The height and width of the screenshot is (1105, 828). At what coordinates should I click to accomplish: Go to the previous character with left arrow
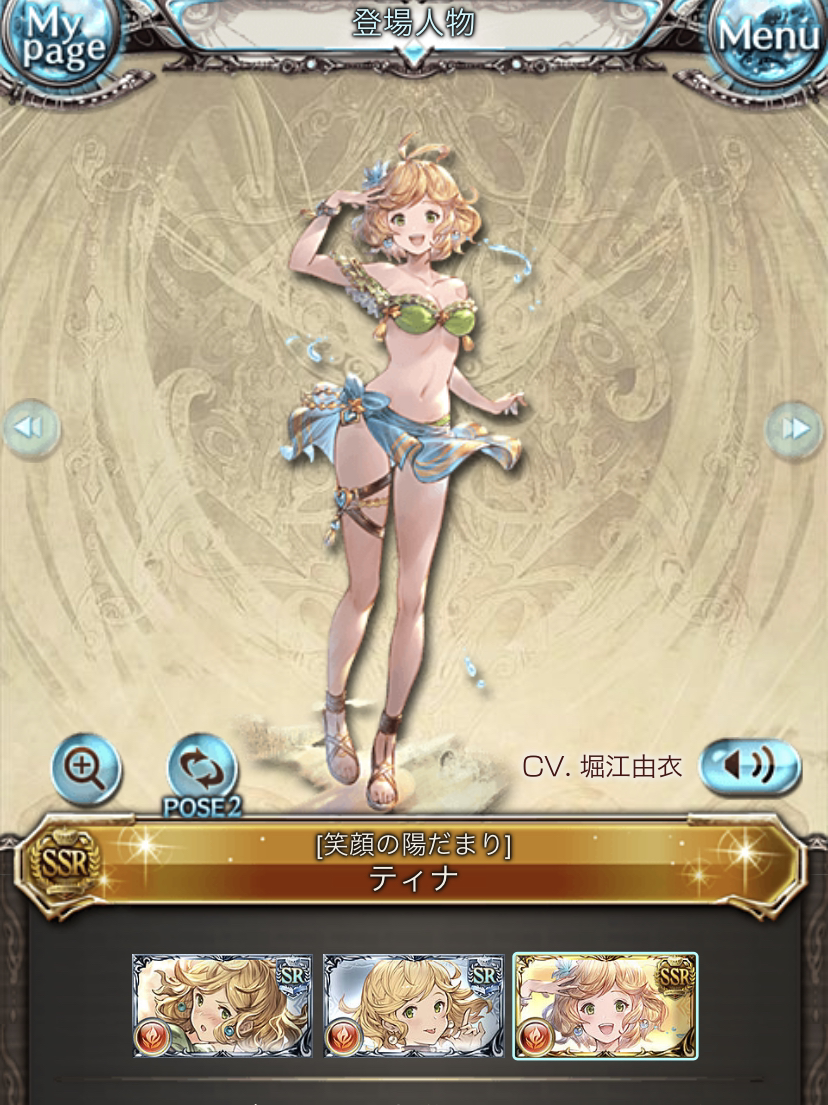pyautogui.click(x=30, y=429)
